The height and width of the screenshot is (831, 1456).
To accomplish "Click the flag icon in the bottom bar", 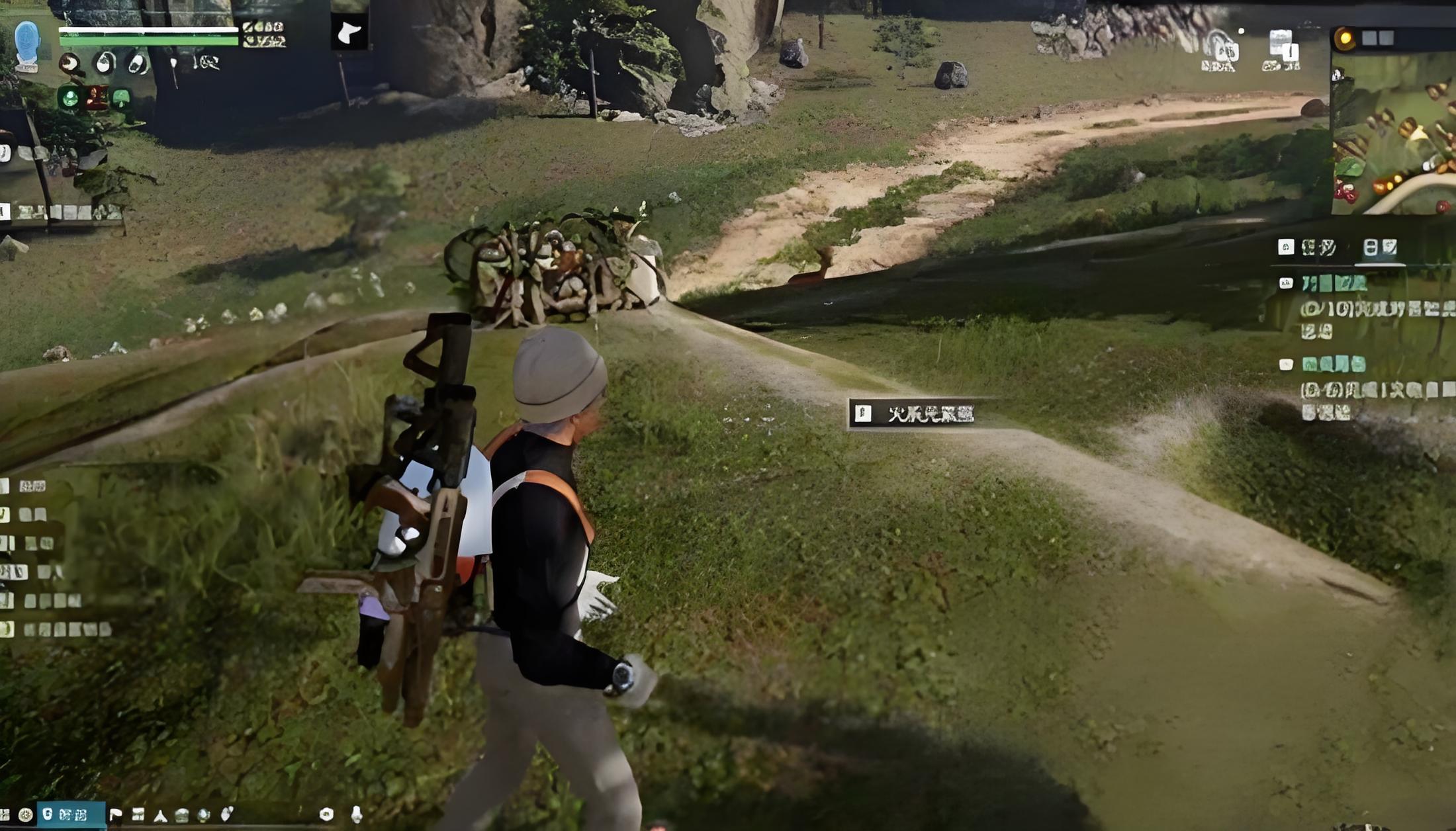I will (116, 814).
